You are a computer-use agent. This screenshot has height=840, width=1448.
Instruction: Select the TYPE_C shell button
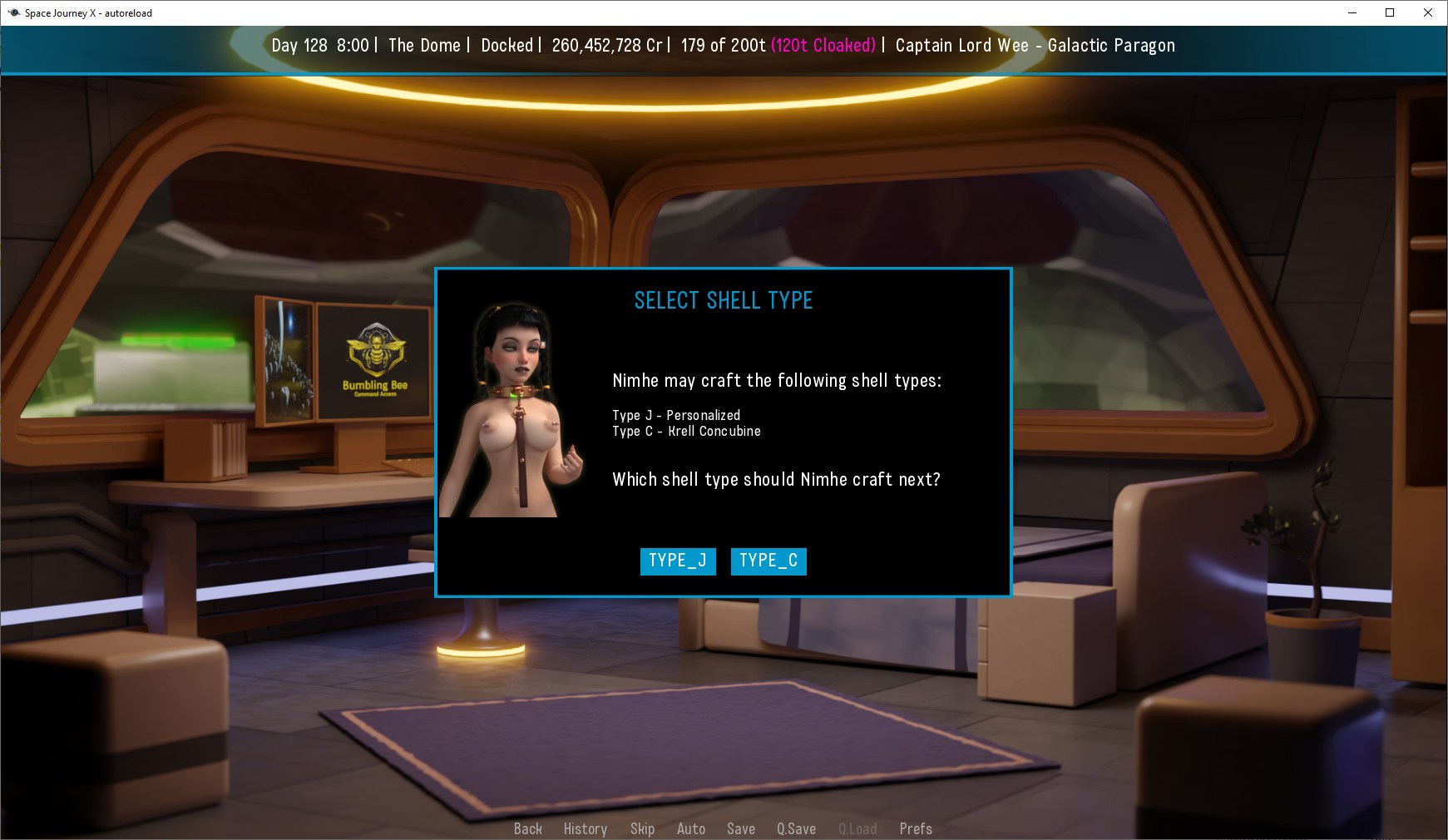(x=768, y=561)
